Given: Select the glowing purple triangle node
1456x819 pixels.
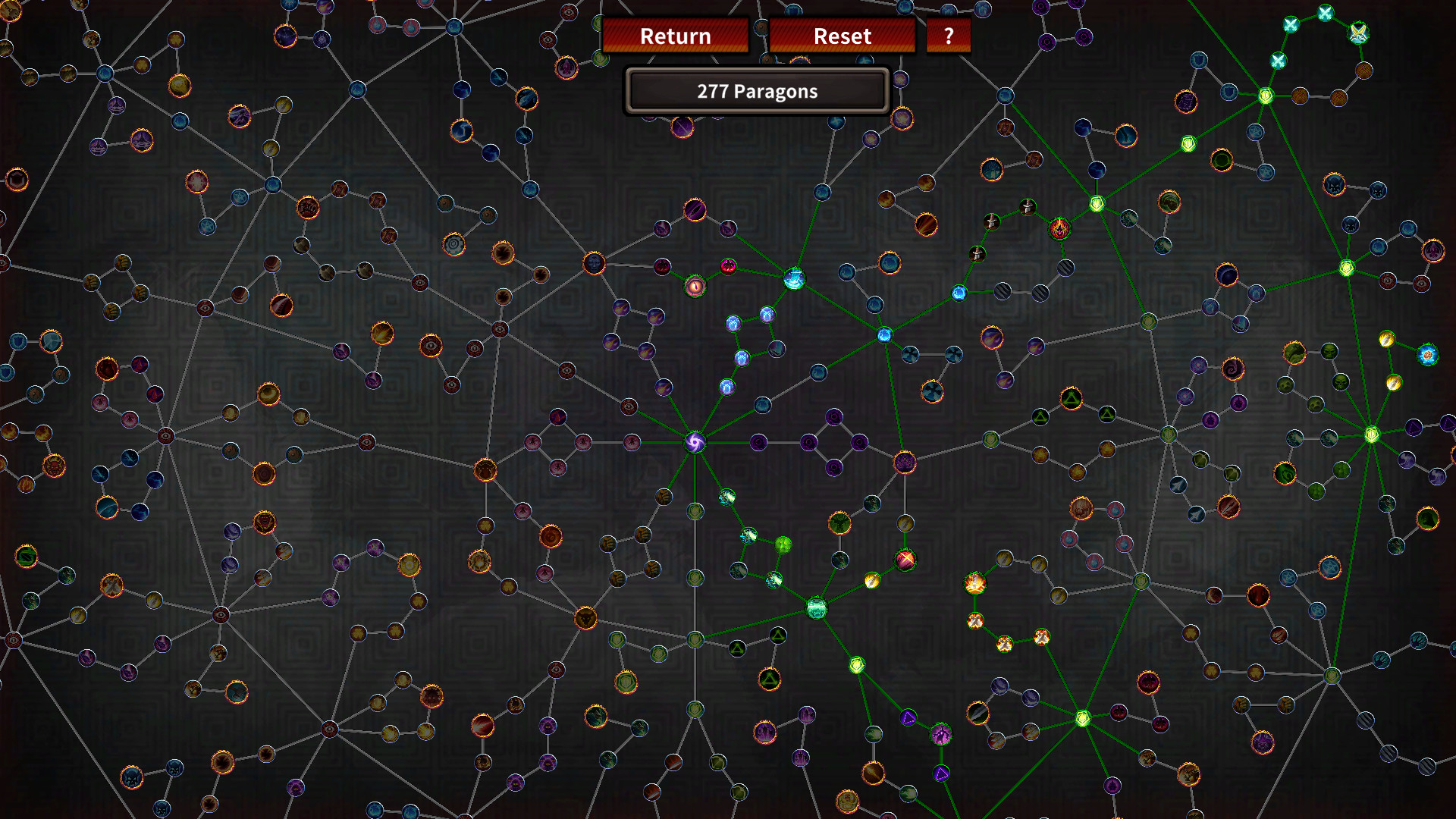Looking at the screenshot, I should pyautogui.click(x=908, y=718).
